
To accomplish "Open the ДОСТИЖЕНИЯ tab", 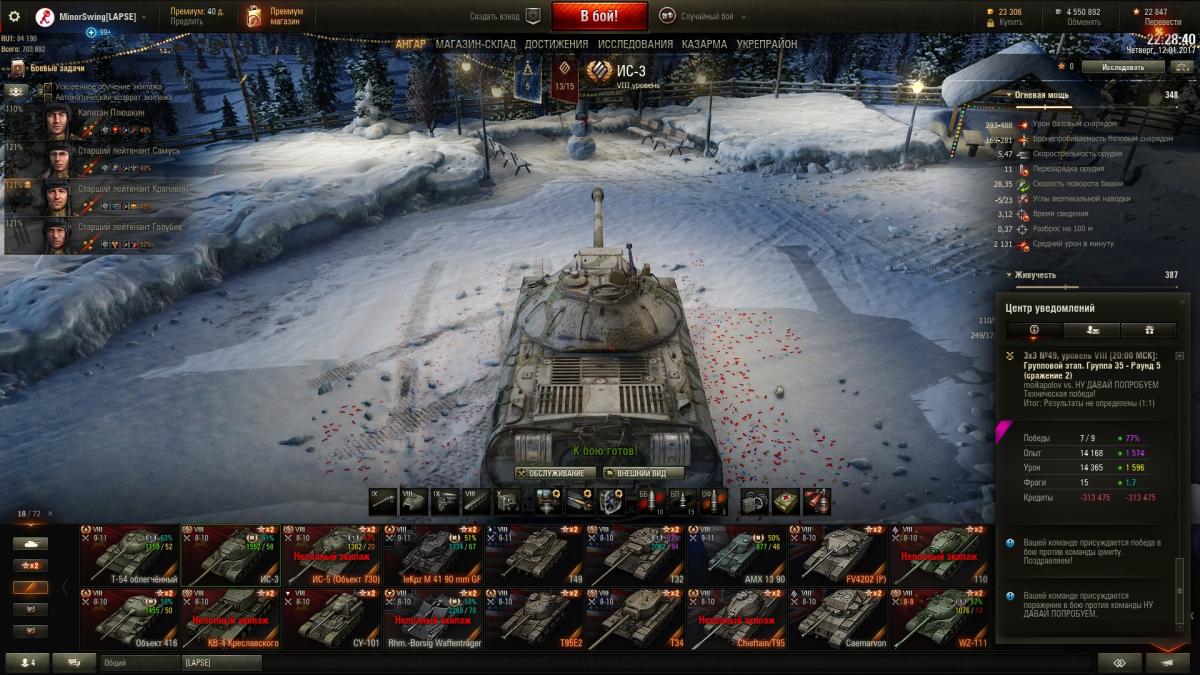I will coord(556,44).
